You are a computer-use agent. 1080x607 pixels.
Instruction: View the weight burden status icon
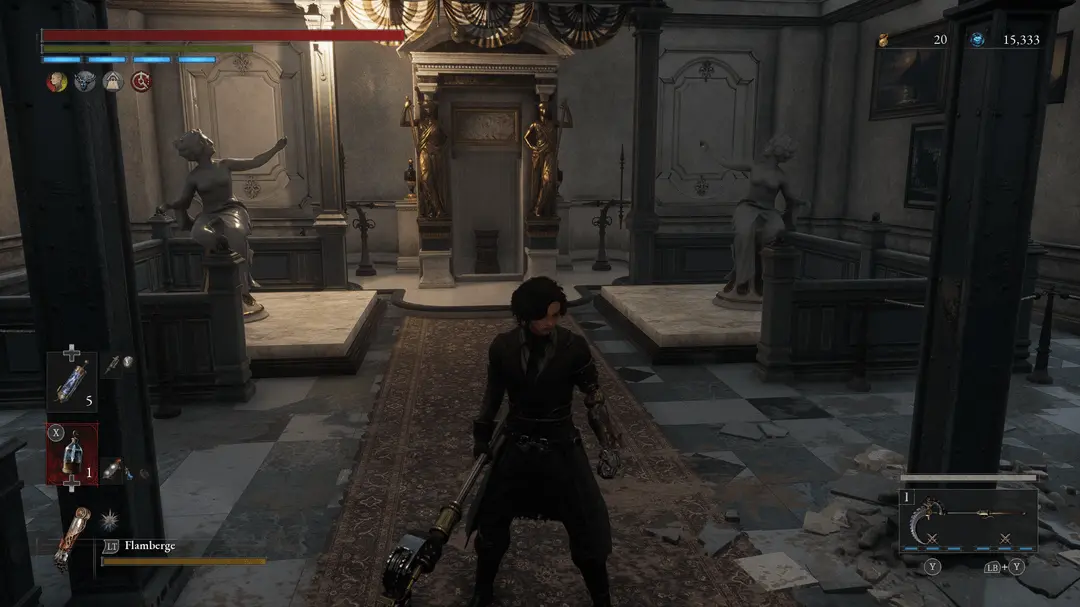click(112, 83)
